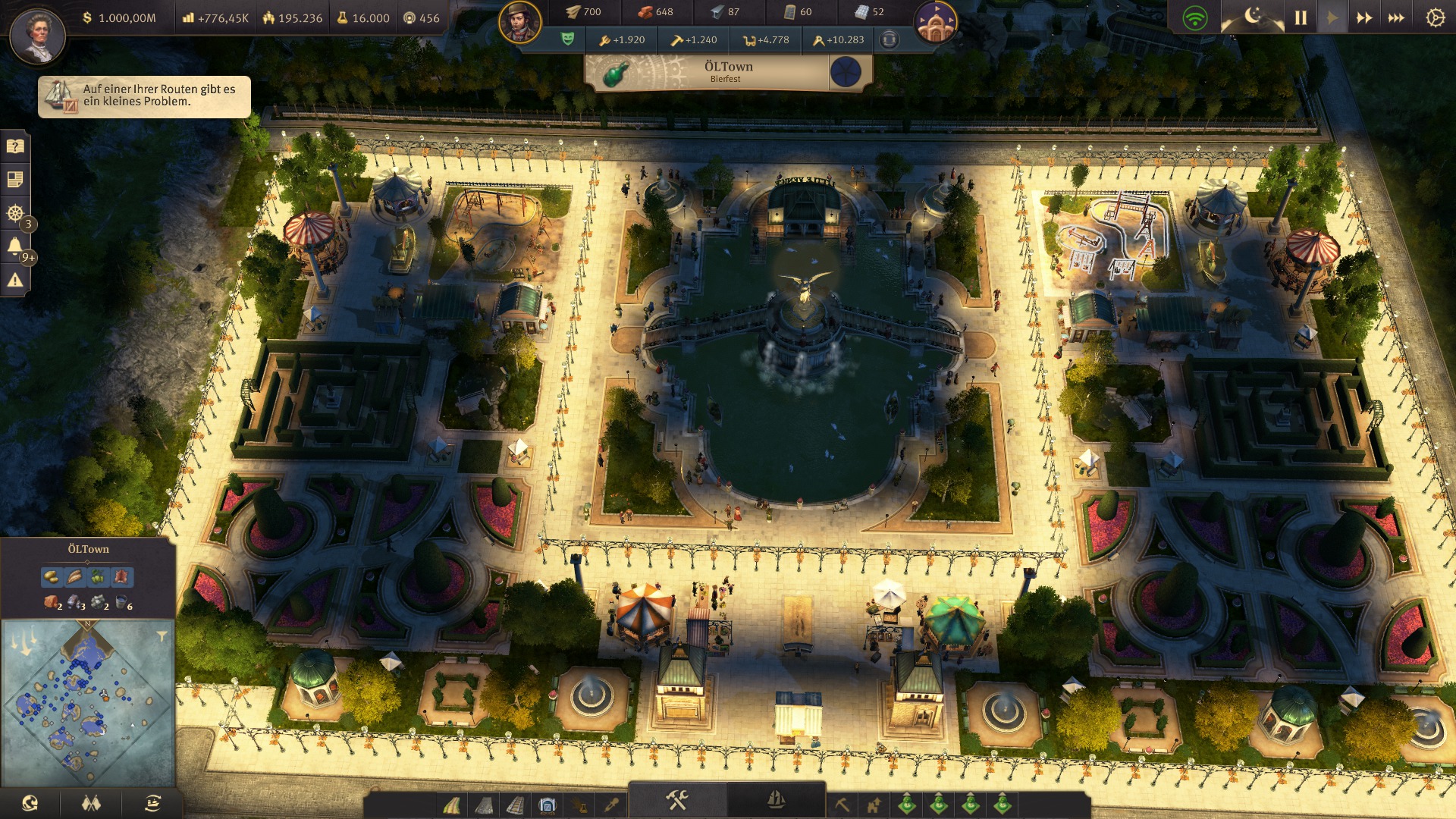Open the minimap filter funnel
This screenshot has width=1456, height=819.
pyautogui.click(x=162, y=636)
